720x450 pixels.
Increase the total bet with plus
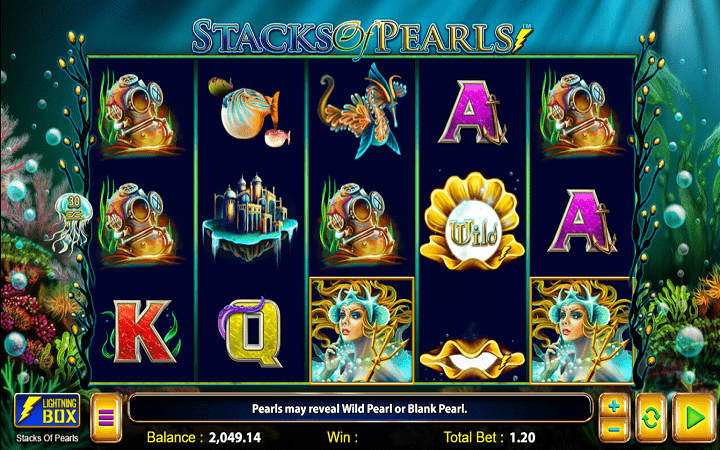[x=614, y=407]
